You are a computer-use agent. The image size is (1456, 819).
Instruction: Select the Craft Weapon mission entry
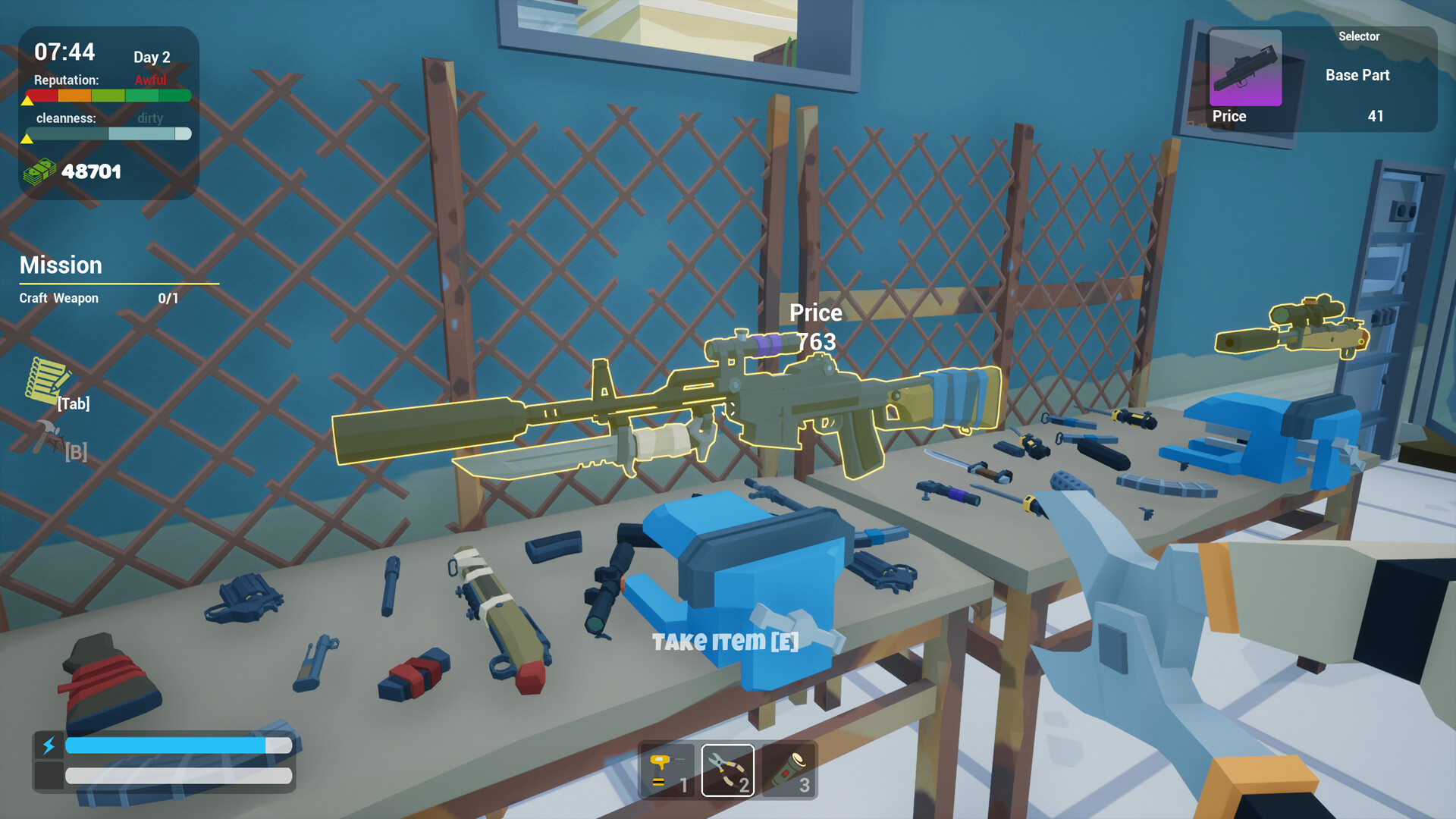(58, 297)
